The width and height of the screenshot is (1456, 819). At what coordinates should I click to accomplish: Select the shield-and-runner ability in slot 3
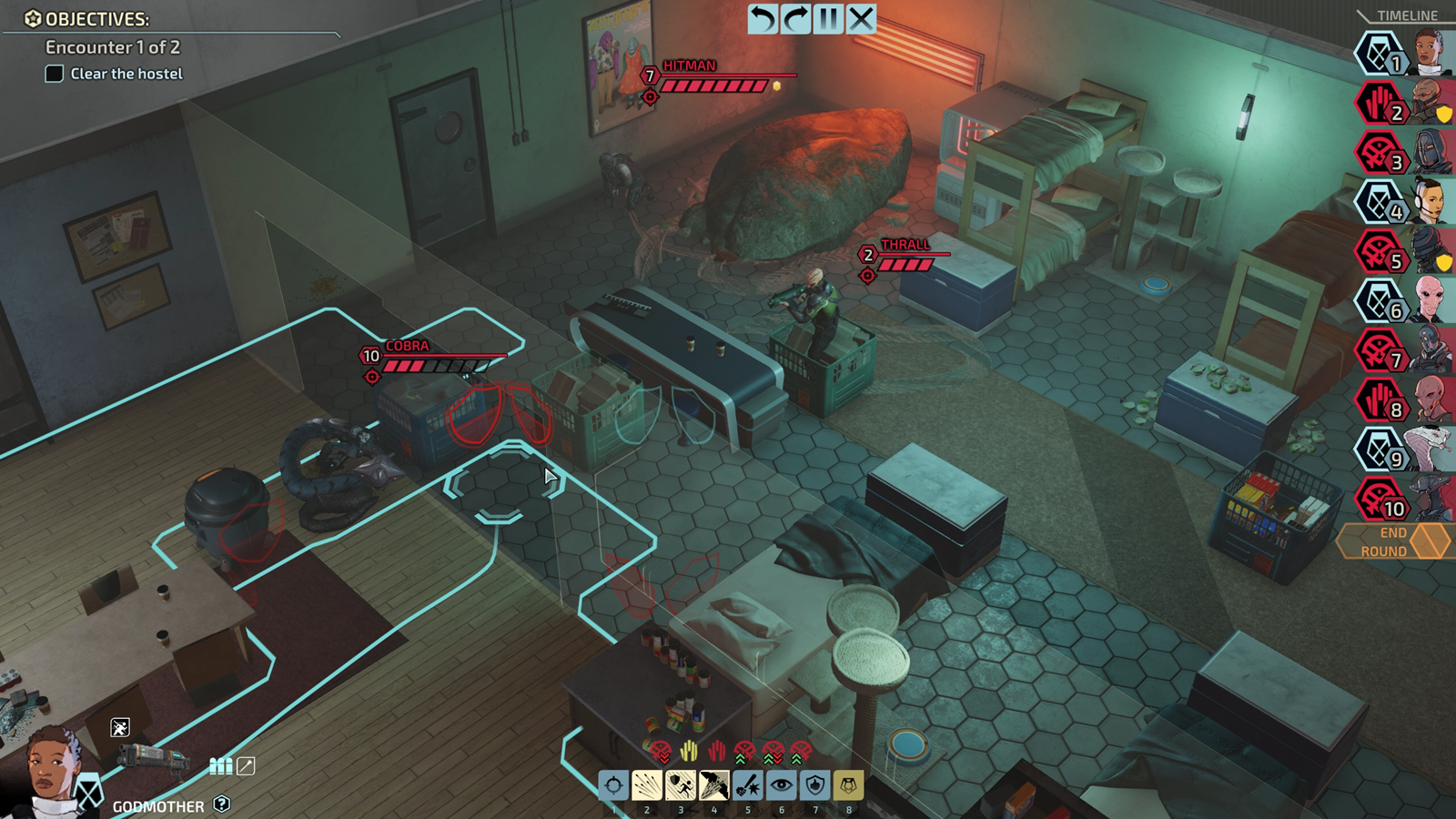pos(681,785)
